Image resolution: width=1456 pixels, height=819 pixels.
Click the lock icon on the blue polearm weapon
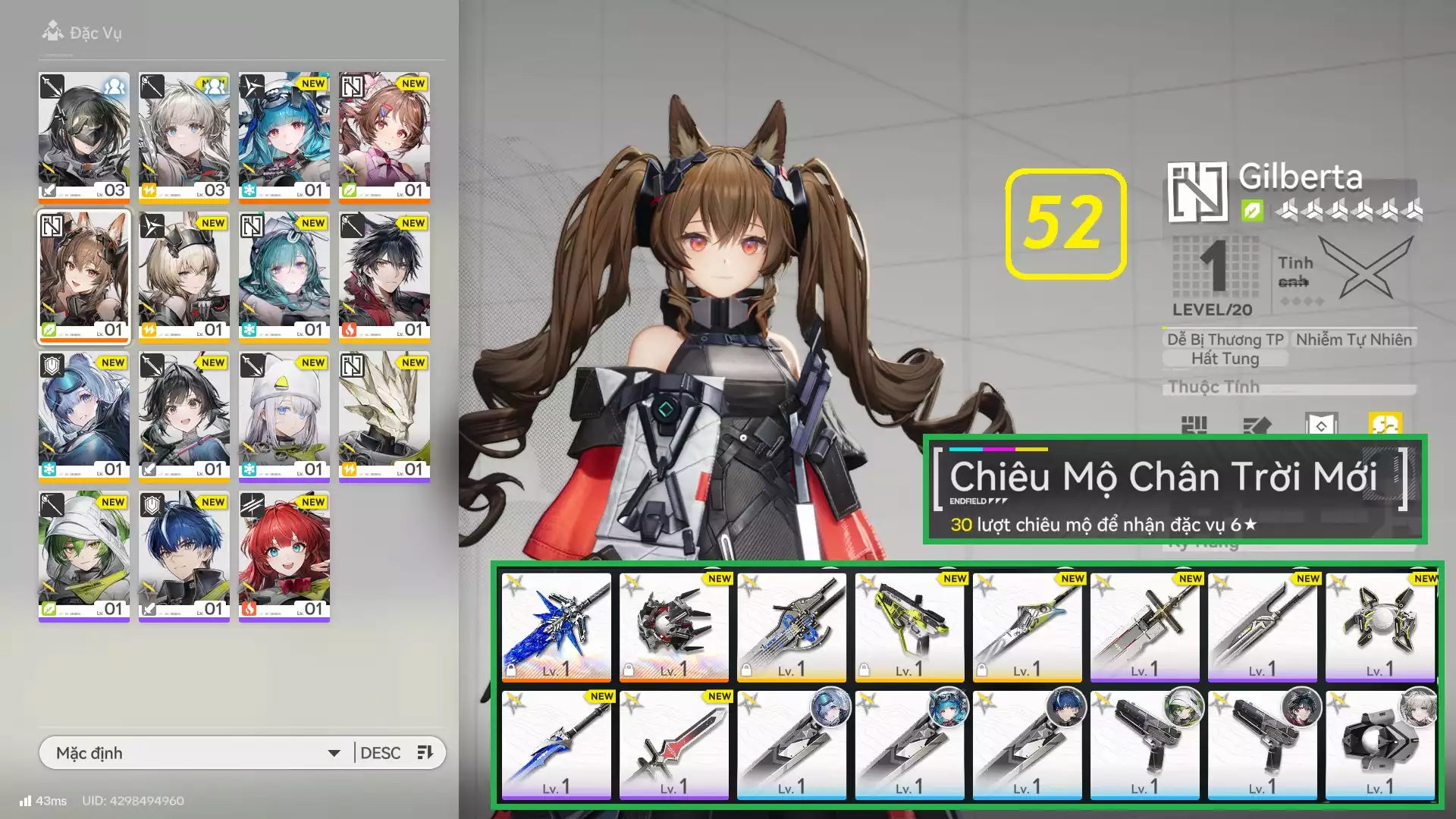point(510,670)
